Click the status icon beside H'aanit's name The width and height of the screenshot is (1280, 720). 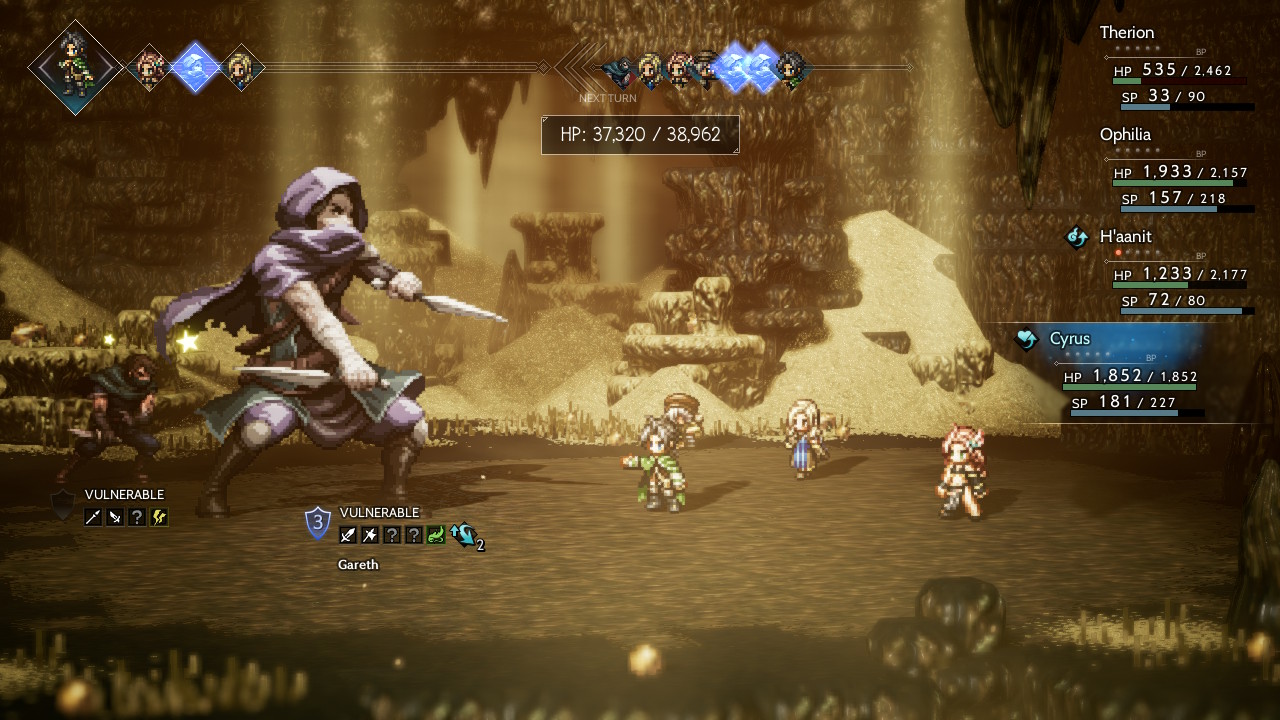click(x=1077, y=237)
